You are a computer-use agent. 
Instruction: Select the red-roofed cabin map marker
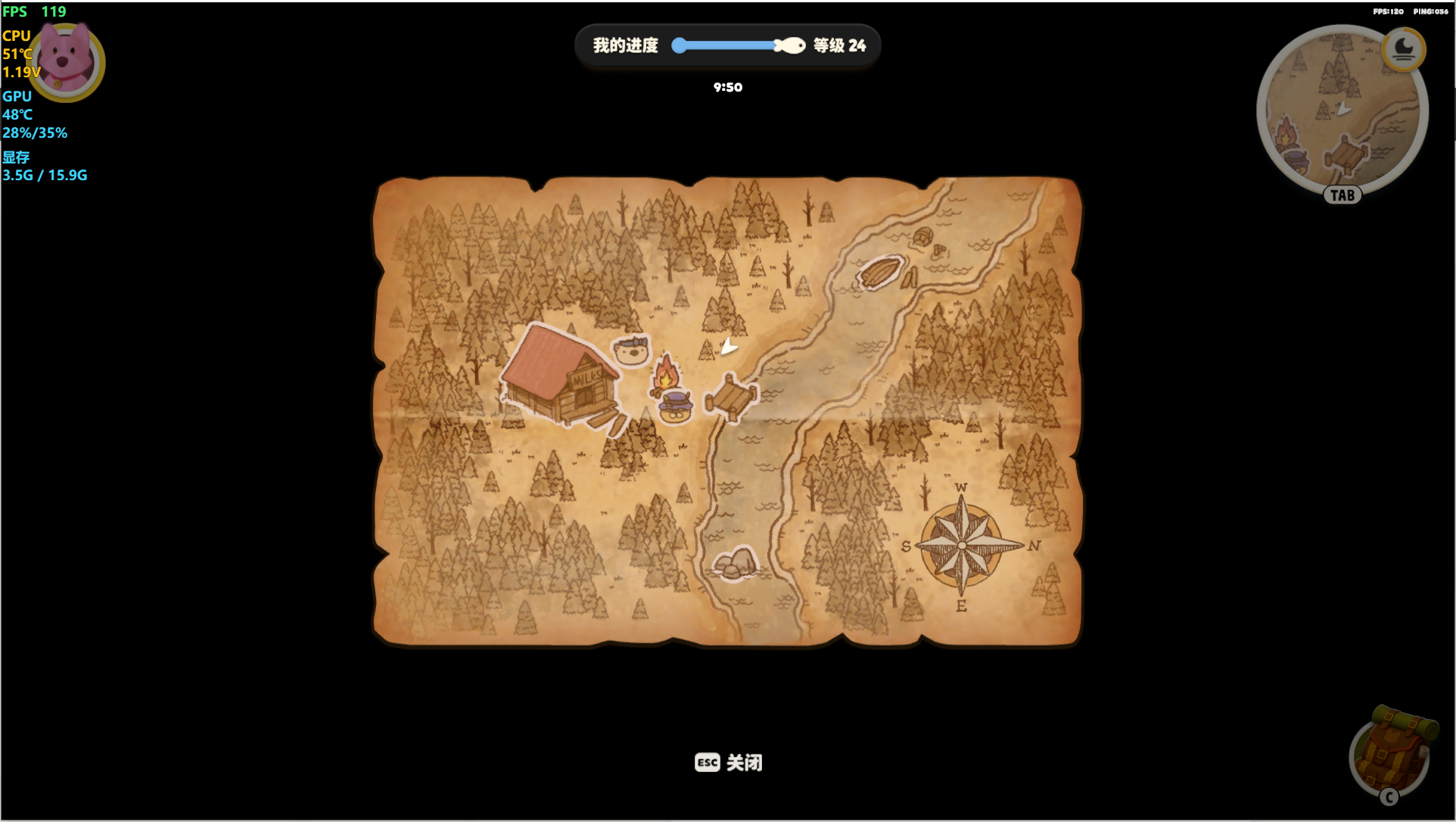coord(560,374)
